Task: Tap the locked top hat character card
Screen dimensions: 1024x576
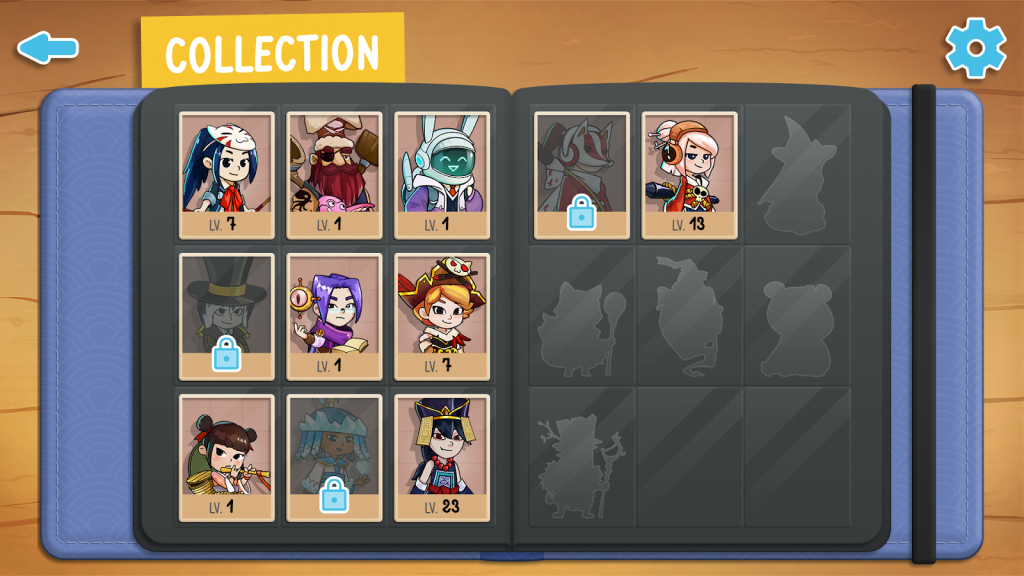Action: click(227, 316)
